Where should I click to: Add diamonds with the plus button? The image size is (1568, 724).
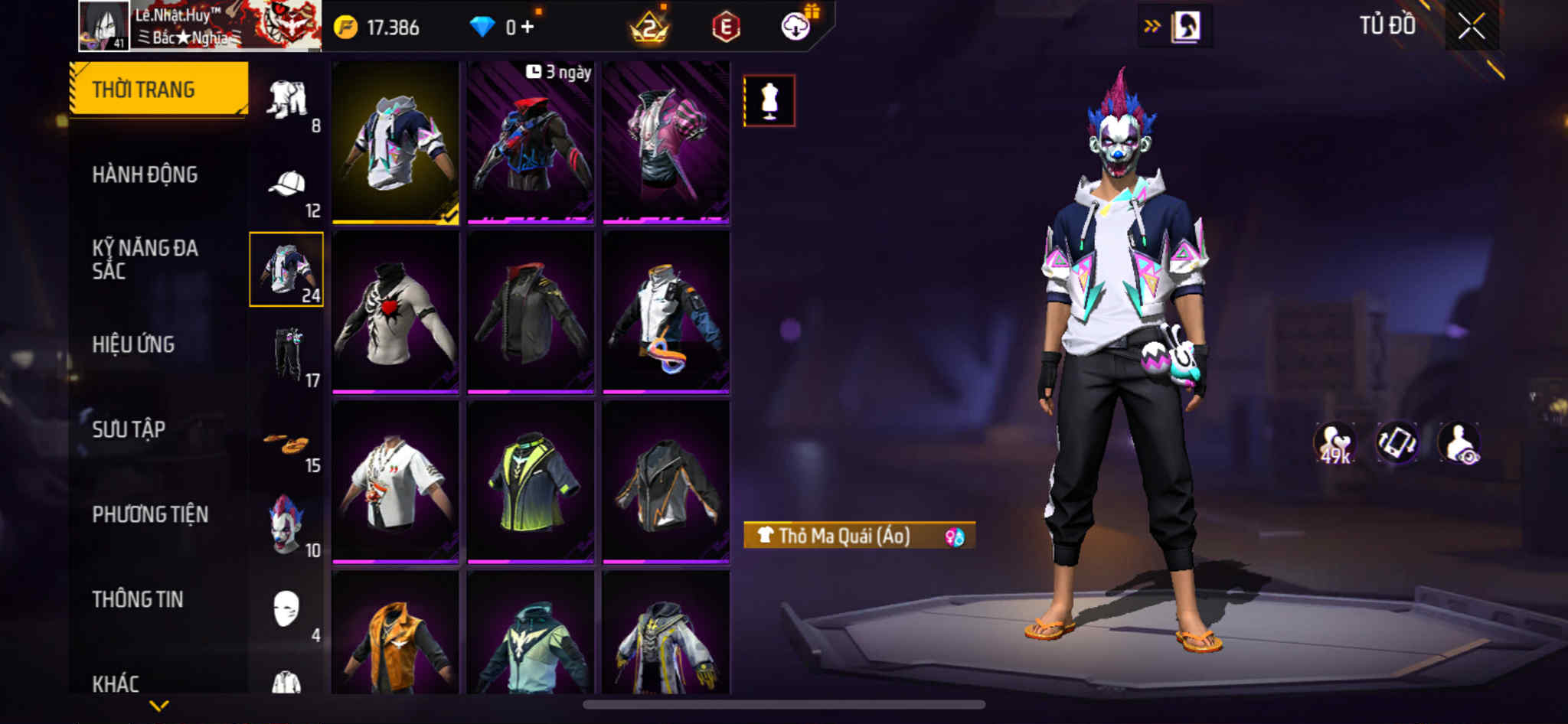point(528,28)
